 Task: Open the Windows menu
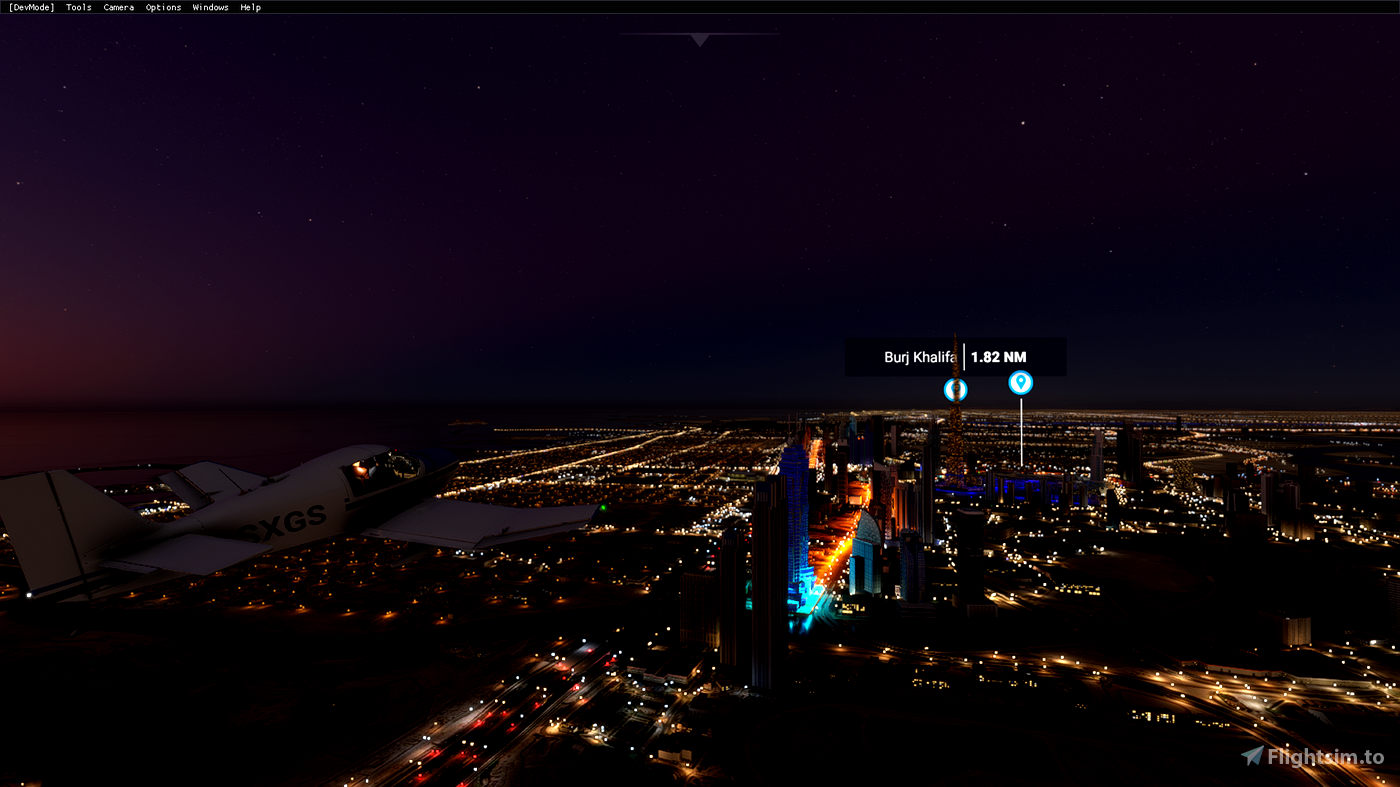(210, 7)
